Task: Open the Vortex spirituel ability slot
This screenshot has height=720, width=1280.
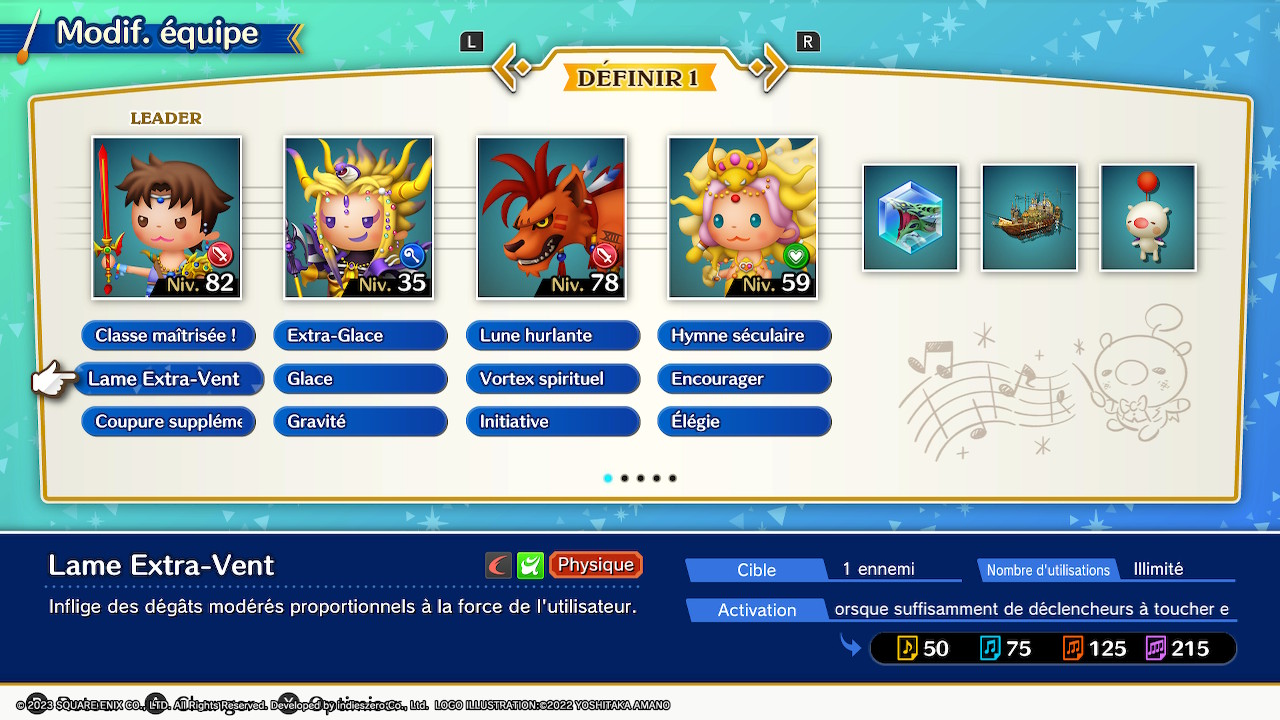Action: (552, 379)
